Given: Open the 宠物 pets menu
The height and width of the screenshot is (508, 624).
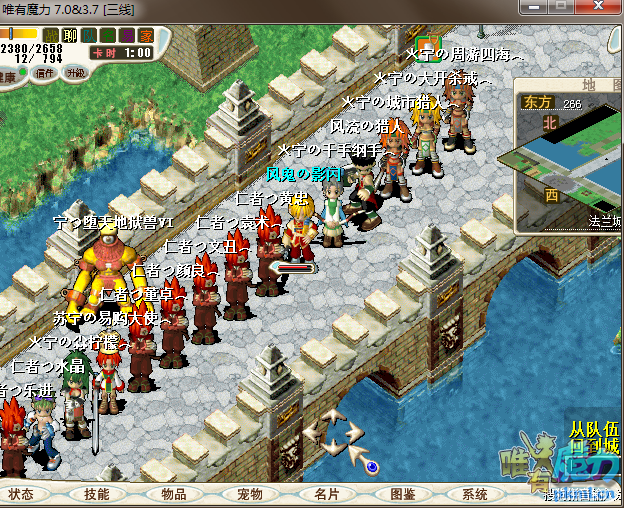Looking at the screenshot, I should tap(249, 494).
